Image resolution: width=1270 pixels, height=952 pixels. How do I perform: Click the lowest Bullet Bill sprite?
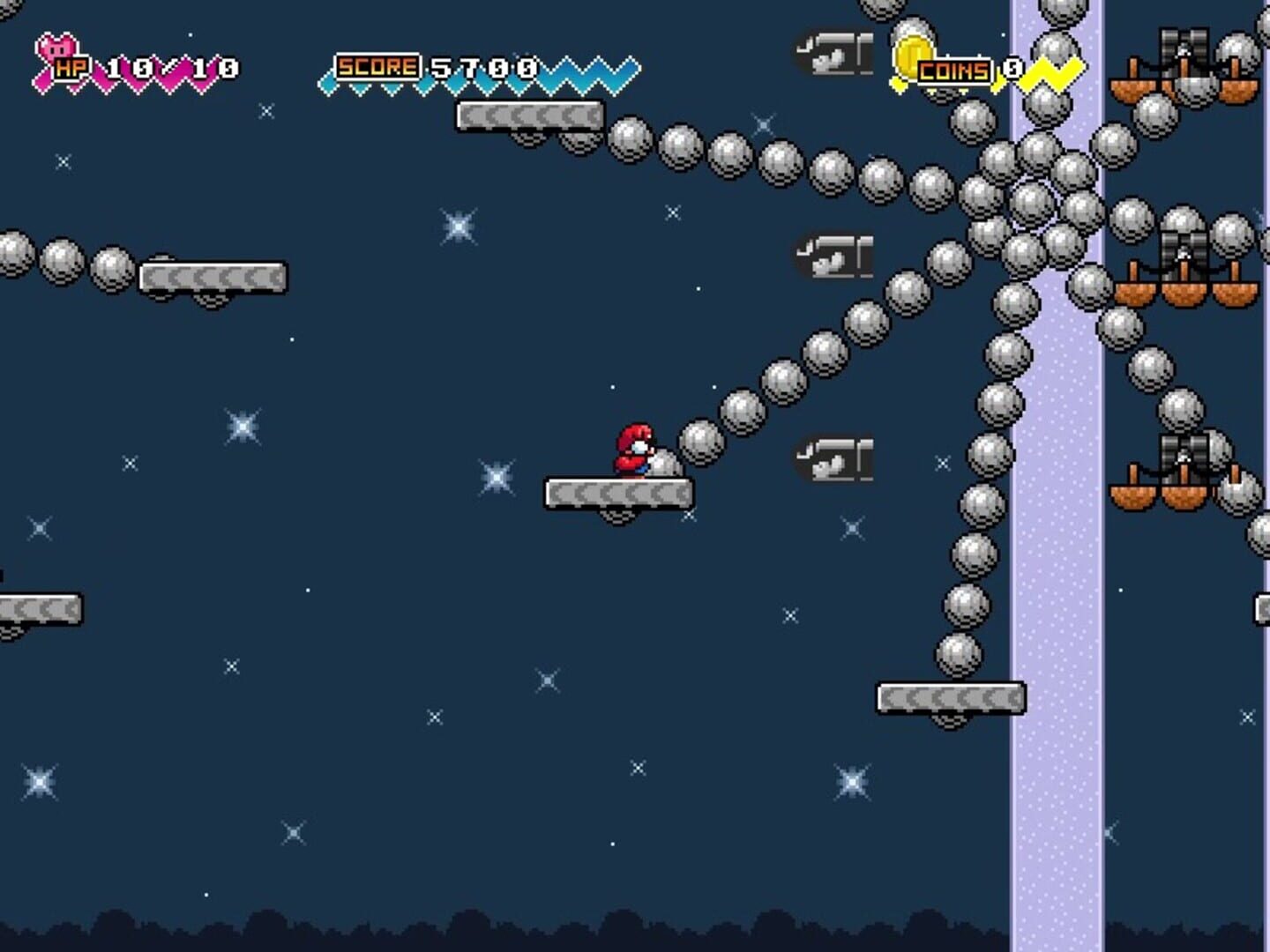[833, 458]
